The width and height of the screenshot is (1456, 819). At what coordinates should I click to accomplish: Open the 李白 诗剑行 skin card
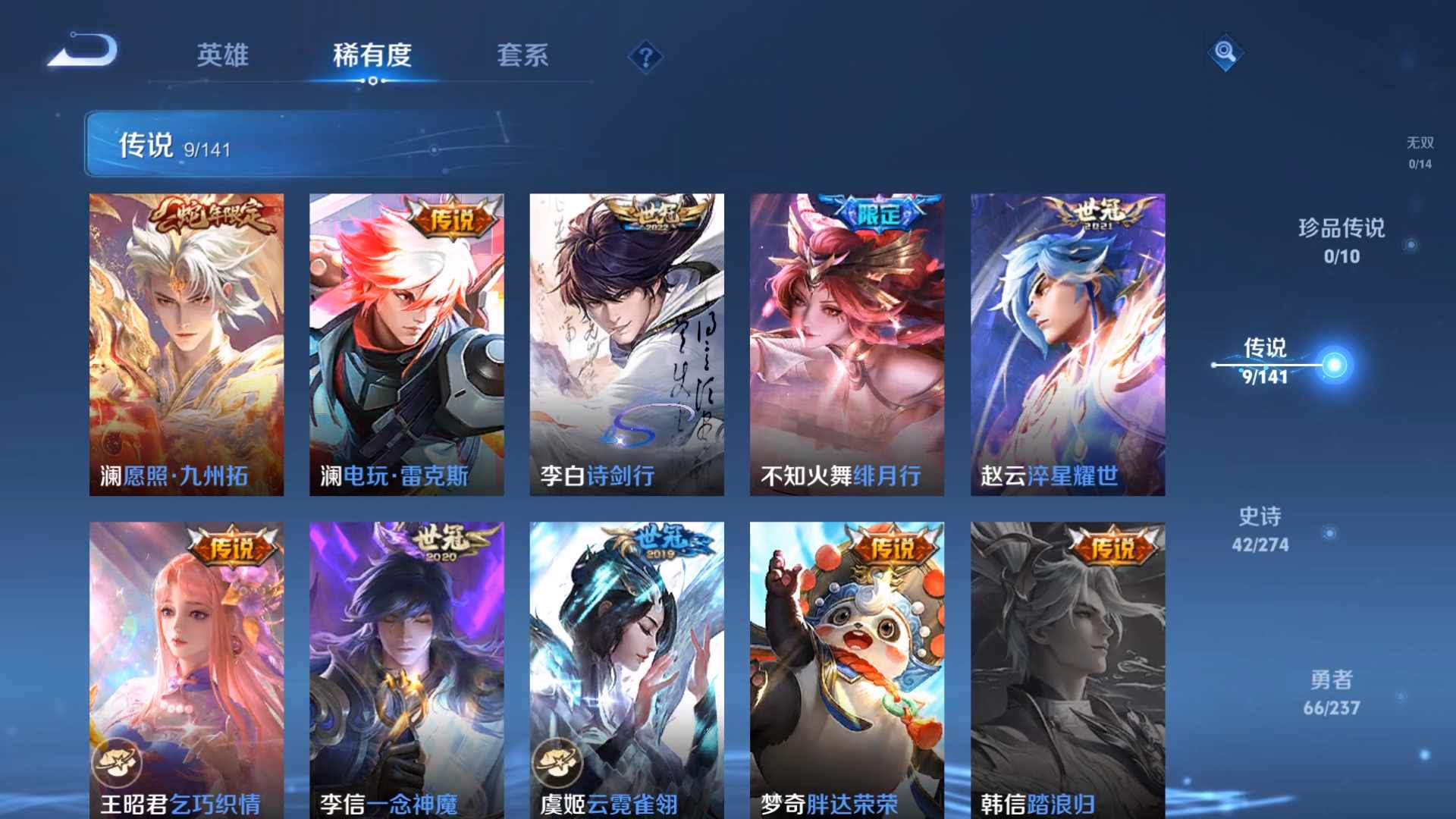point(626,344)
